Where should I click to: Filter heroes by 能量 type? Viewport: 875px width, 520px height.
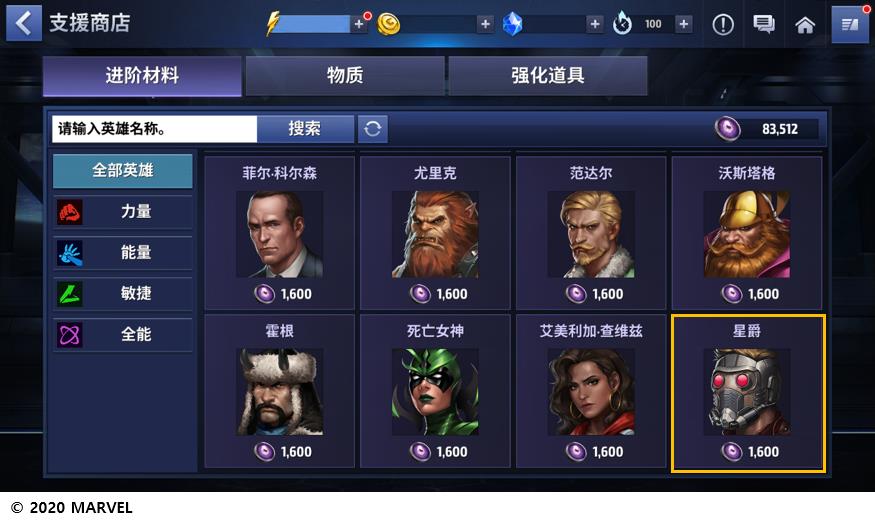click(x=123, y=253)
